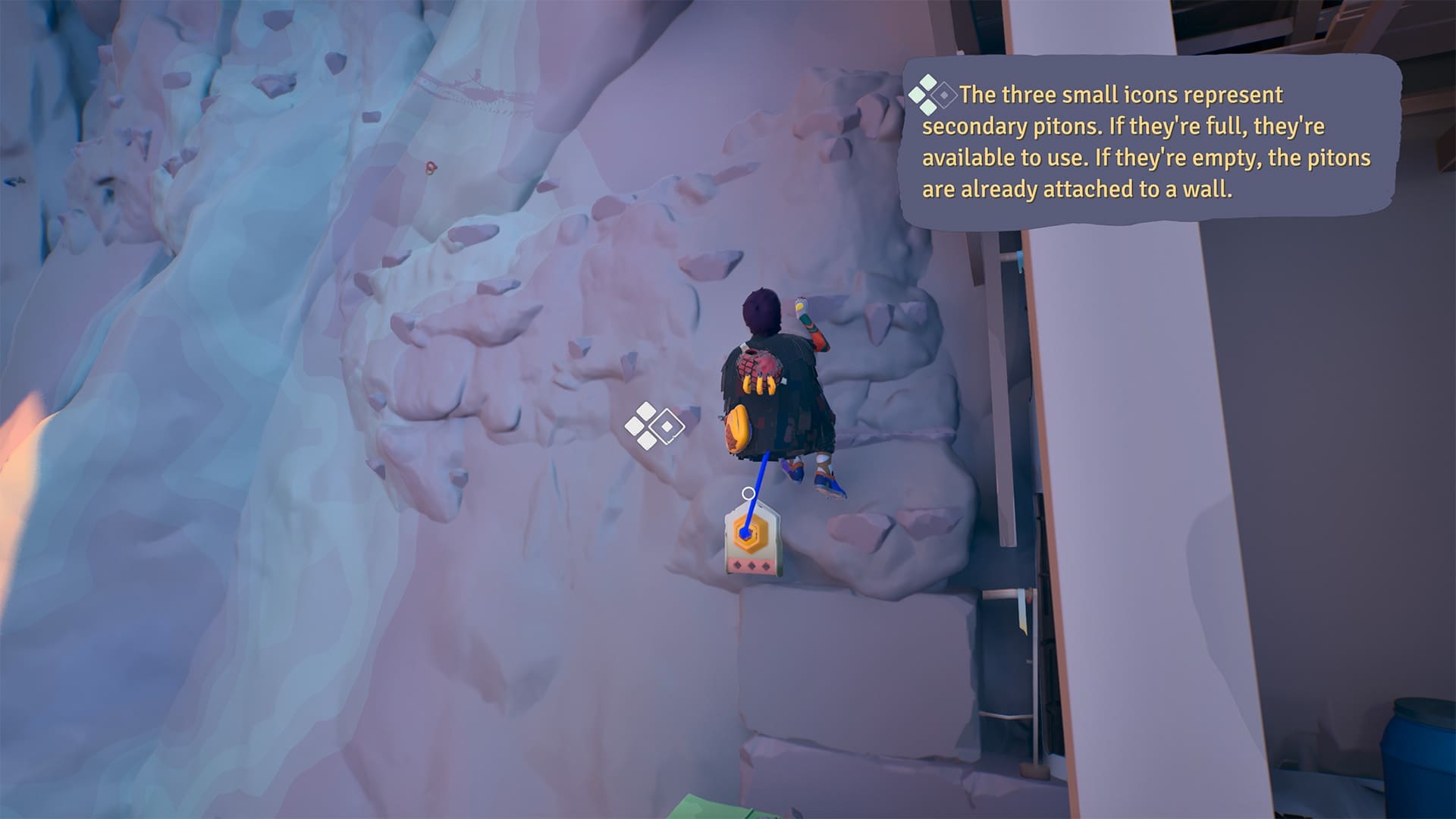Select the secondary pitons tutorial hint box
Image resolution: width=1456 pixels, height=819 pixels.
point(1148,142)
